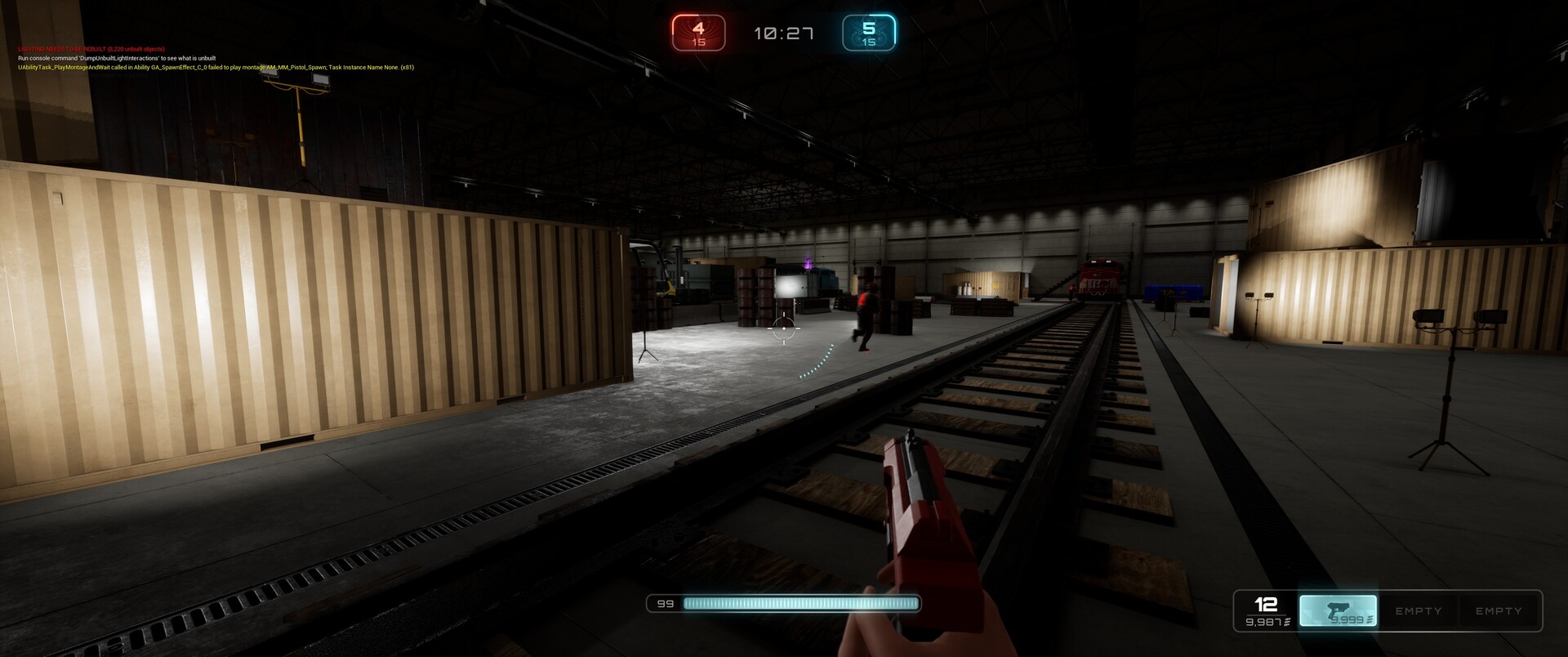Click the blue team emblem badge
The height and width of the screenshot is (657, 1568).
point(868,33)
